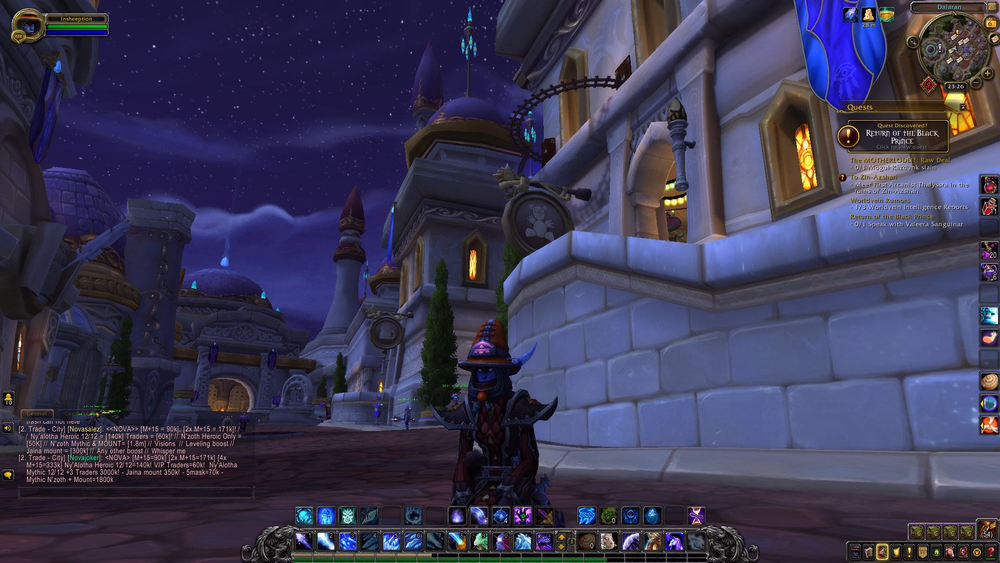Open the red question mark help button
The height and width of the screenshot is (563, 1000).
[x=990, y=551]
